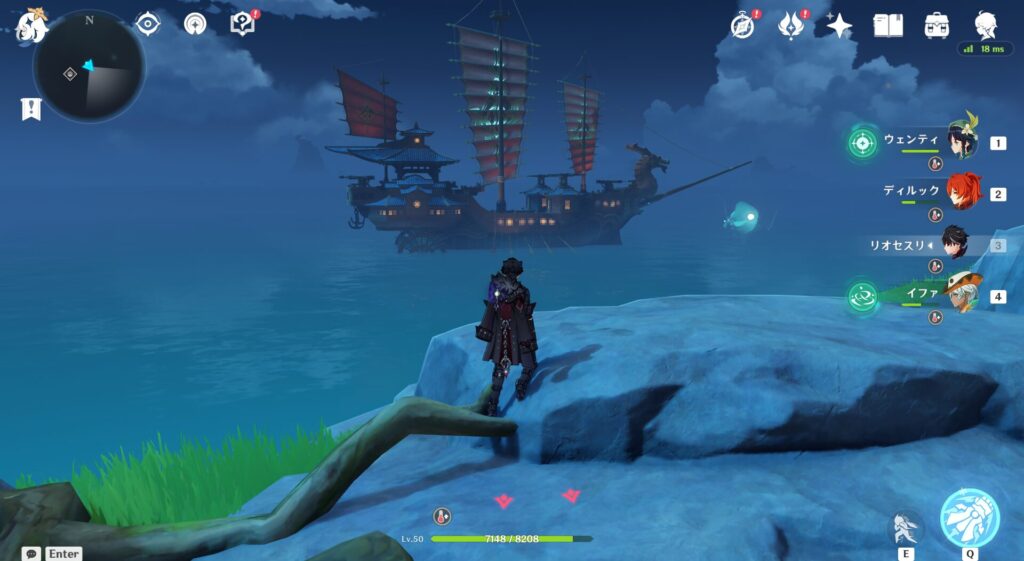Select party member リオセスリ
Image resolution: width=1024 pixels, height=561 pixels.
pyautogui.click(x=953, y=243)
